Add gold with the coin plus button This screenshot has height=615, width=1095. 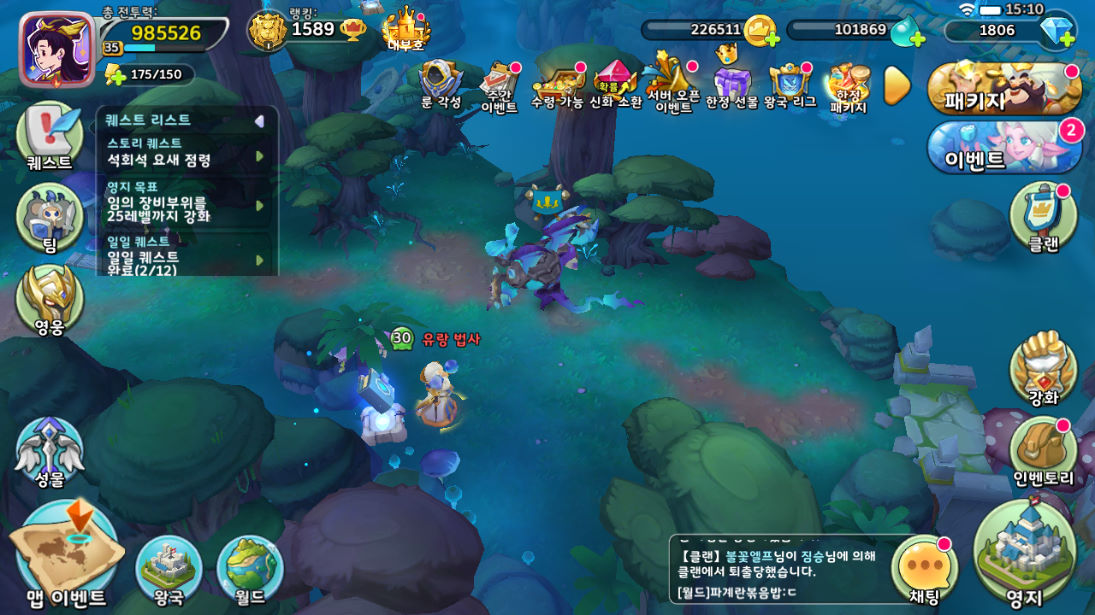tap(760, 31)
